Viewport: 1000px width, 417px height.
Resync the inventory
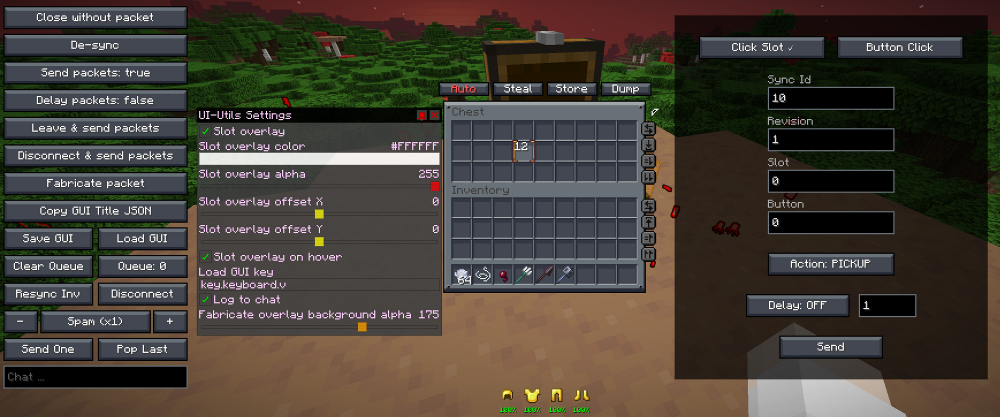[x=48, y=294]
